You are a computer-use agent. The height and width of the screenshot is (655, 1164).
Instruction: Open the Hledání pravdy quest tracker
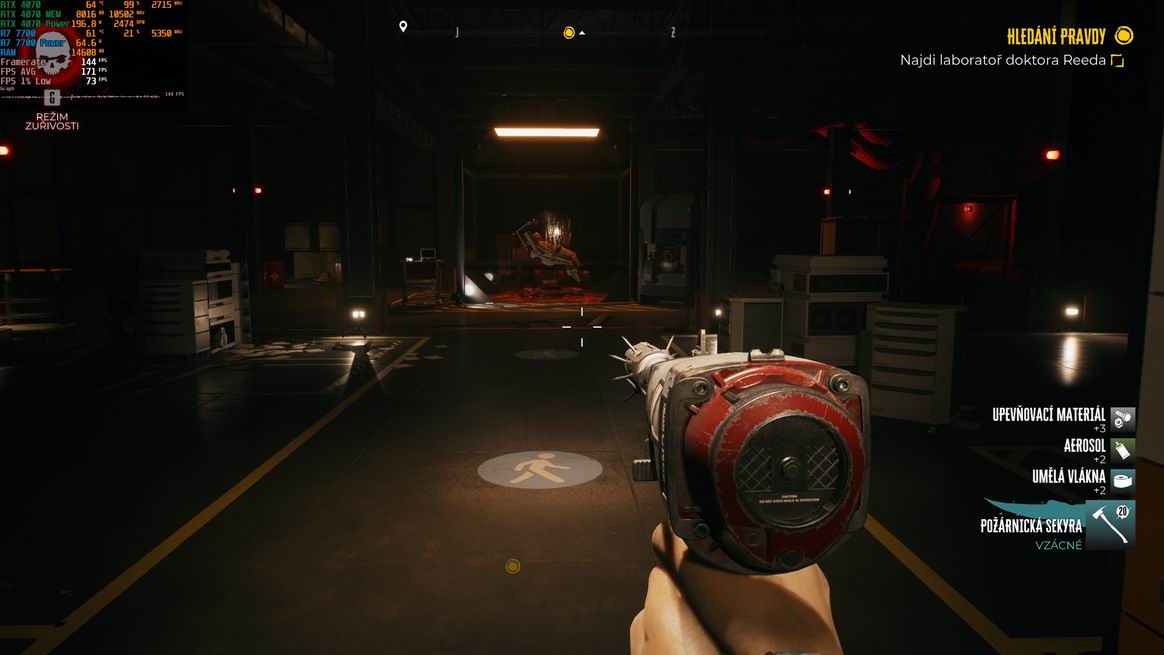[x=1057, y=37]
